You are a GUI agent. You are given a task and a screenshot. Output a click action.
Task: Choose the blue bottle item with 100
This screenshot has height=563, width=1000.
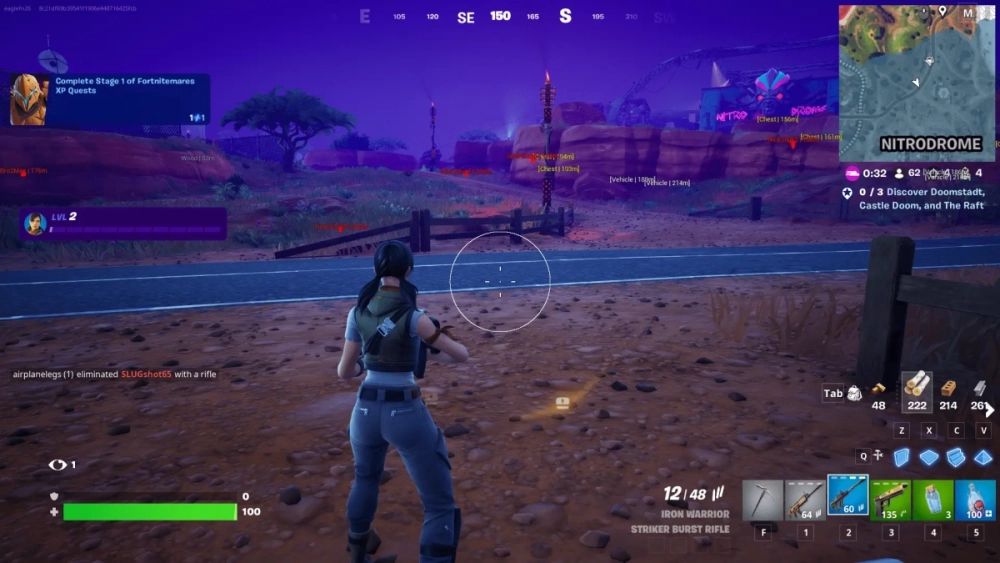tap(975, 500)
